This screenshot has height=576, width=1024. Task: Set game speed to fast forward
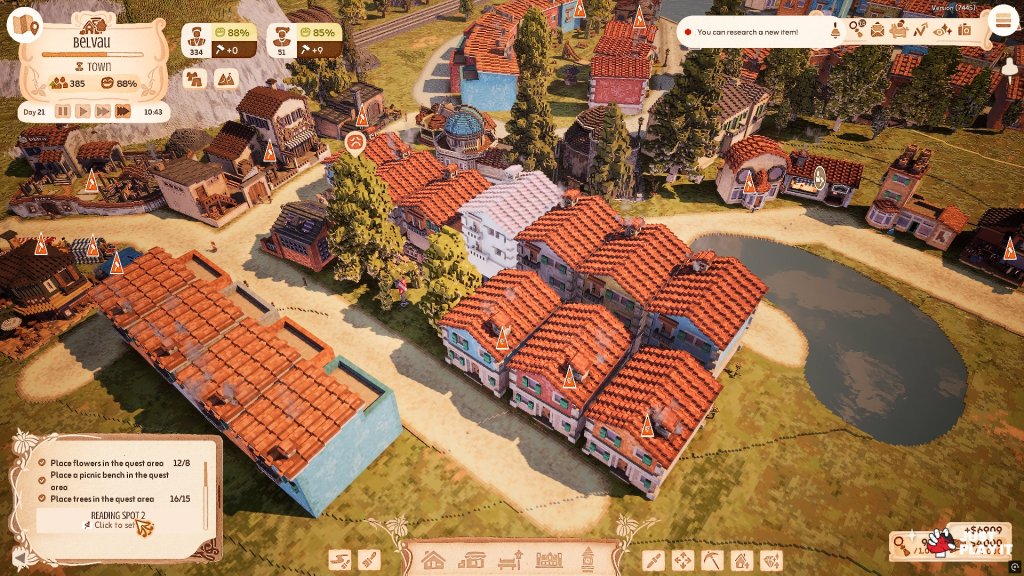click(102, 112)
